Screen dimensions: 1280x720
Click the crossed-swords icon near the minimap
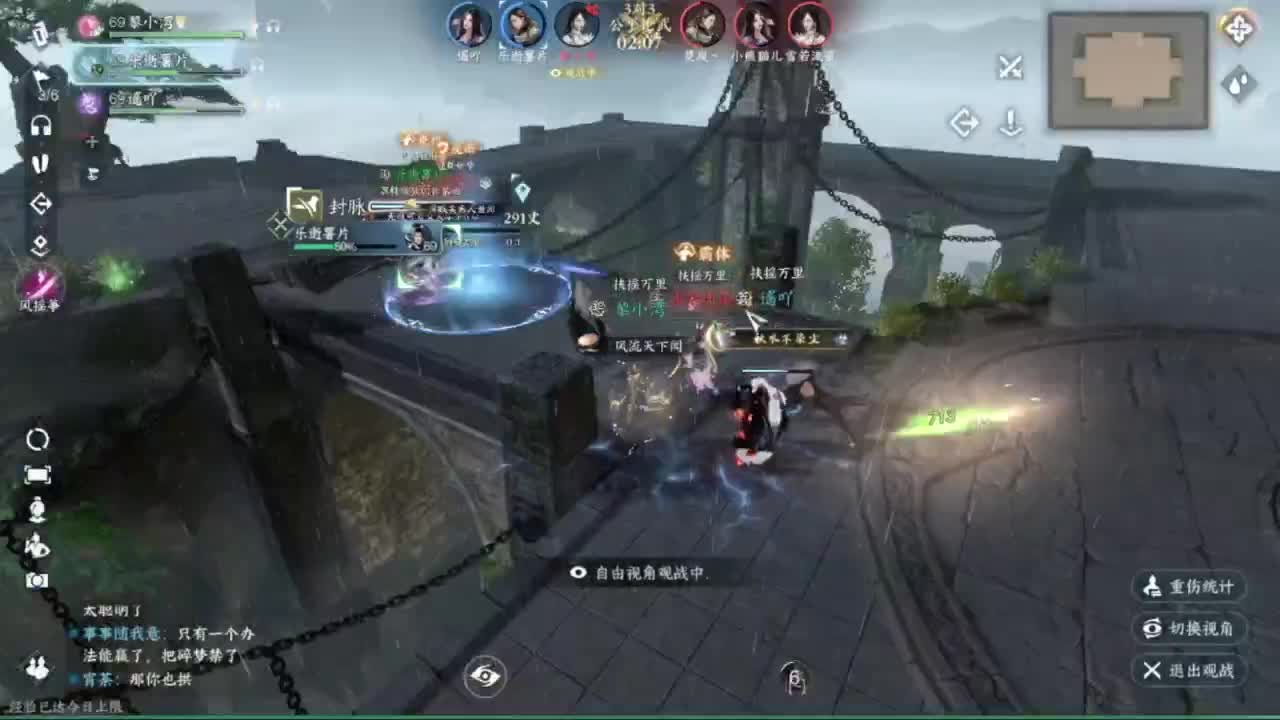tap(1011, 66)
